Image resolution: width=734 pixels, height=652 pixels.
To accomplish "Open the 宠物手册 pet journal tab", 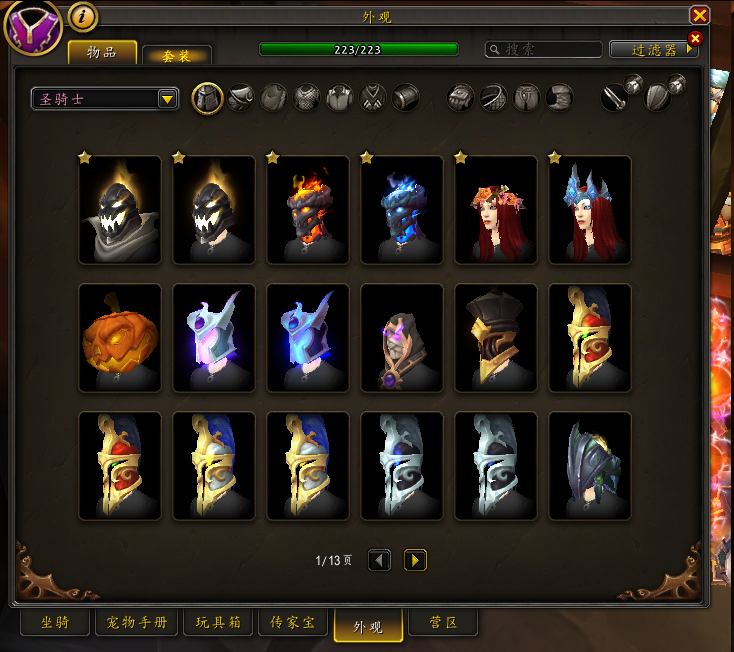I will 137,623.
